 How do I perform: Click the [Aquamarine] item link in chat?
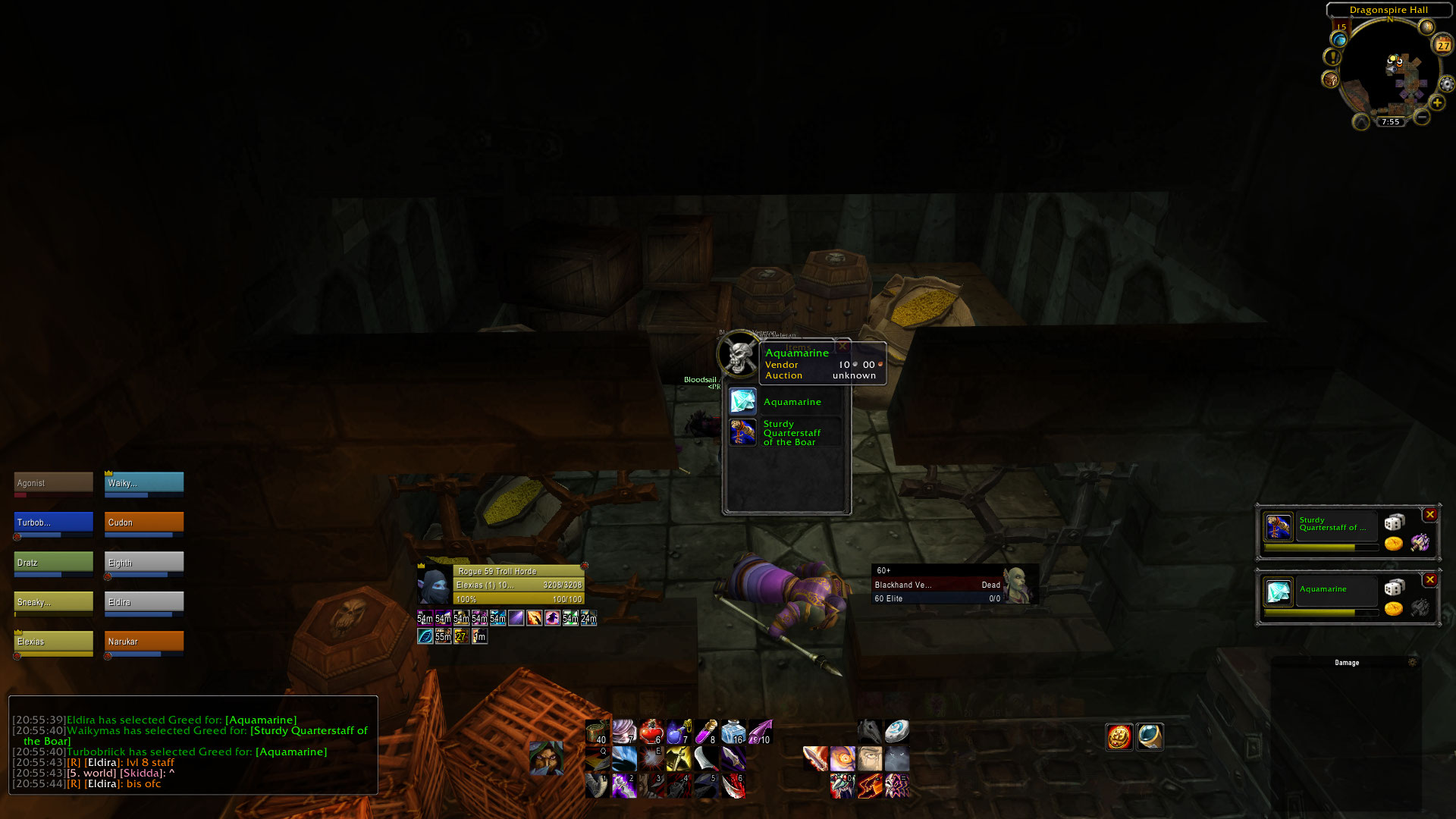[x=262, y=719]
